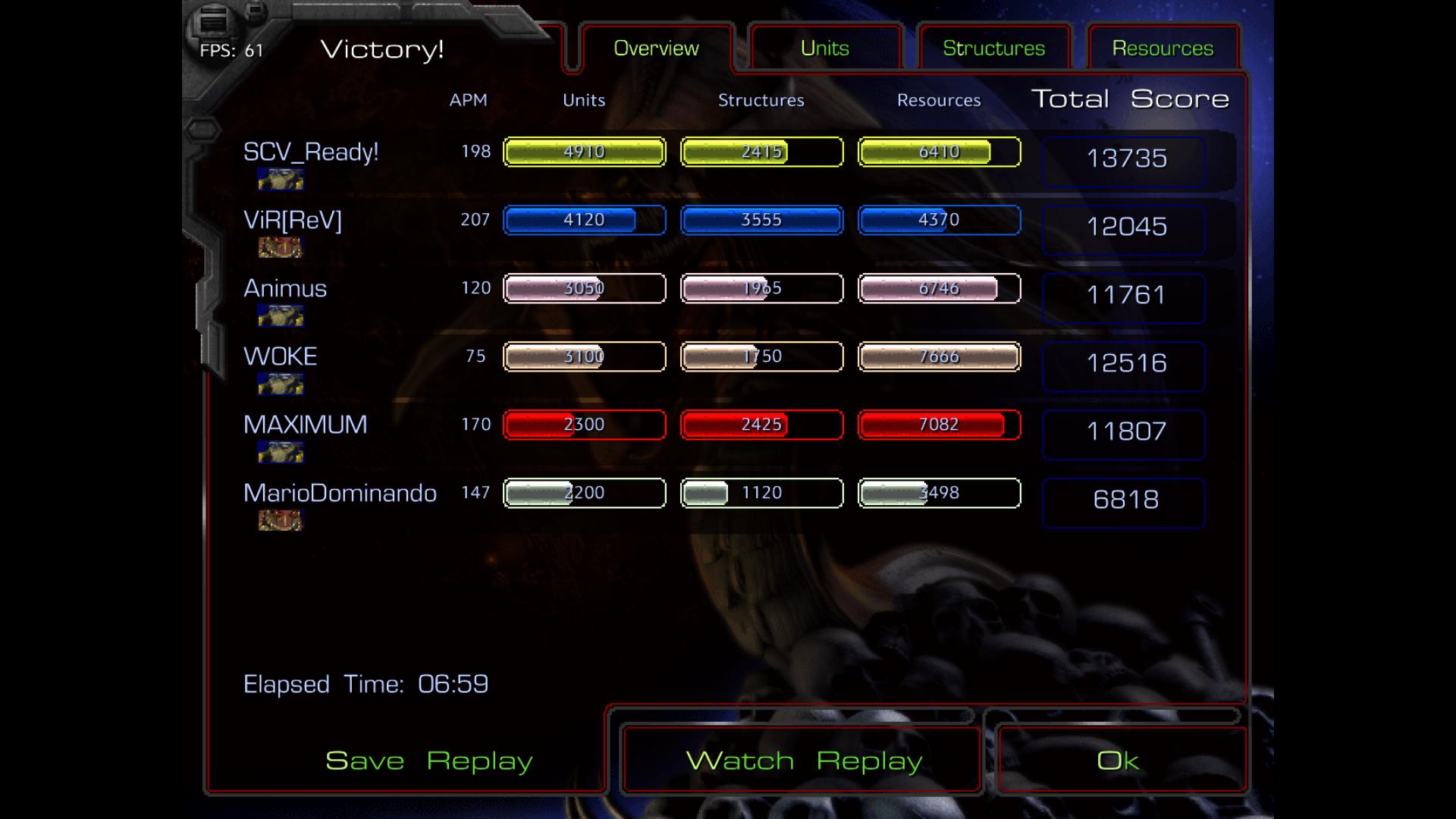Viewport: 1456px width, 819px height.
Task: Click the ViR[ReV] player name
Action: click(x=293, y=221)
